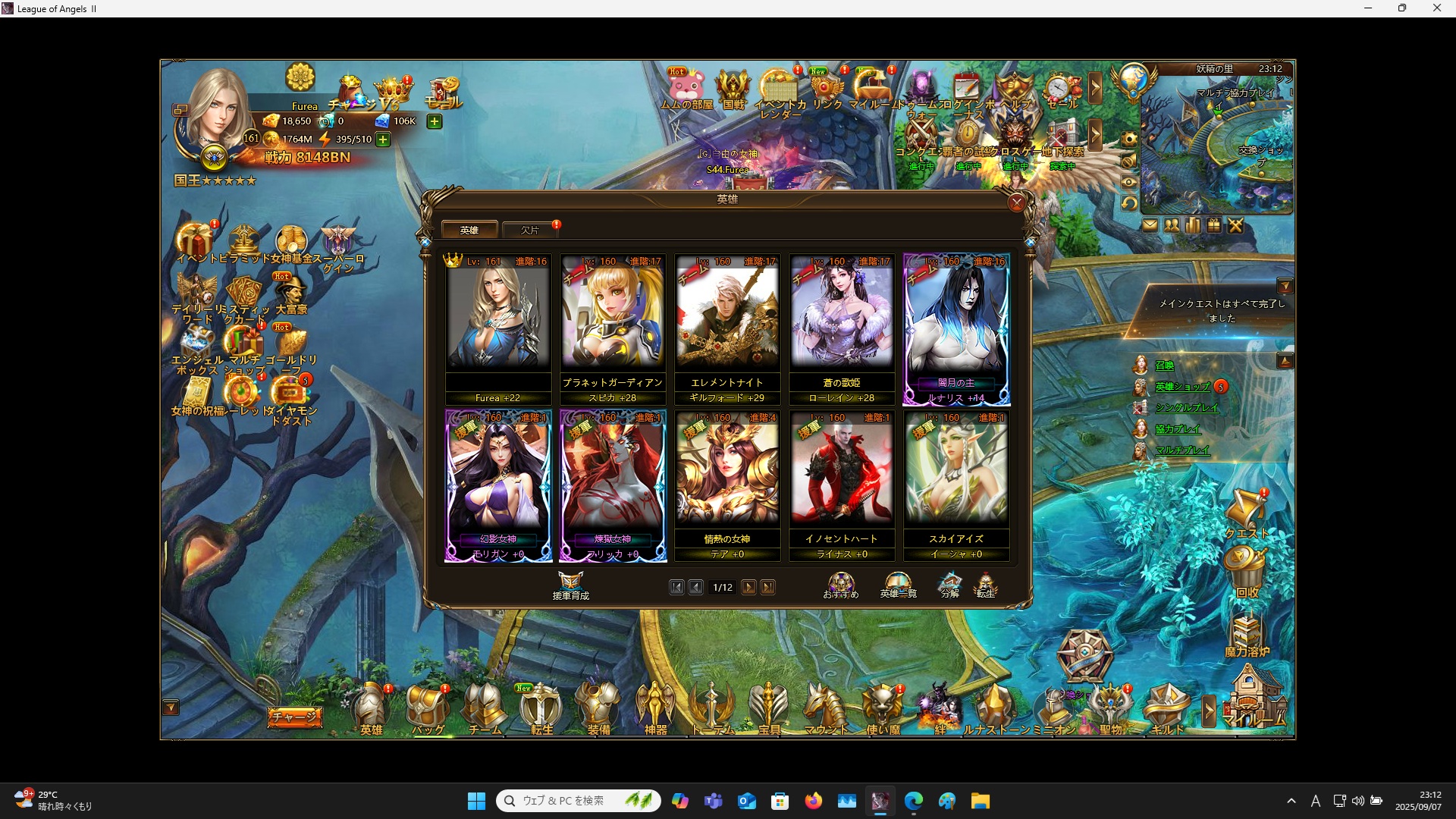This screenshot has height=819, width=1456.
Task: Choose the ギルフォード +29 hero card
Action: tap(727, 328)
